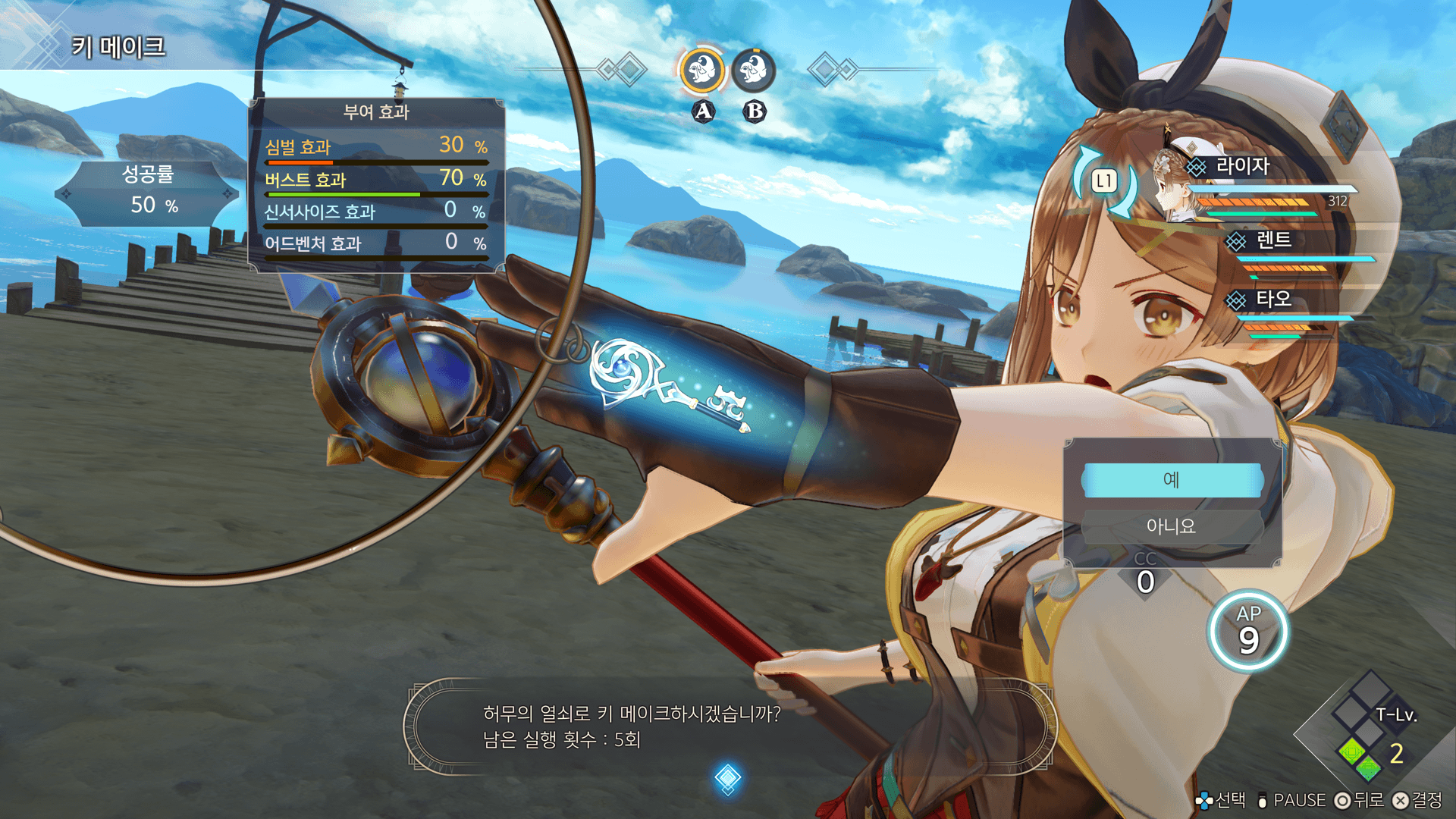Select party member 타오
Image resolution: width=1456 pixels, height=819 pixels.
(1273, 300)
